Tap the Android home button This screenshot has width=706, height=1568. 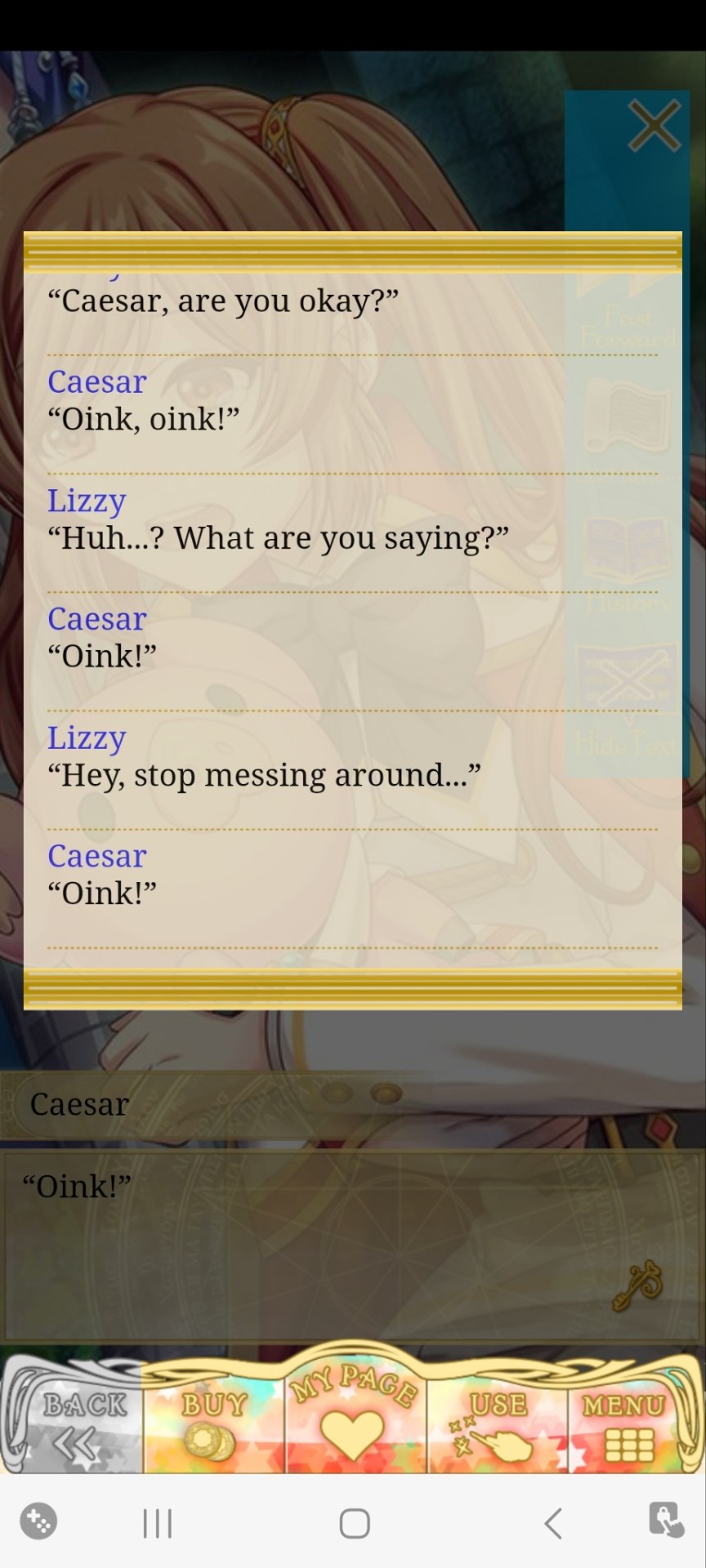point(354,1523)
